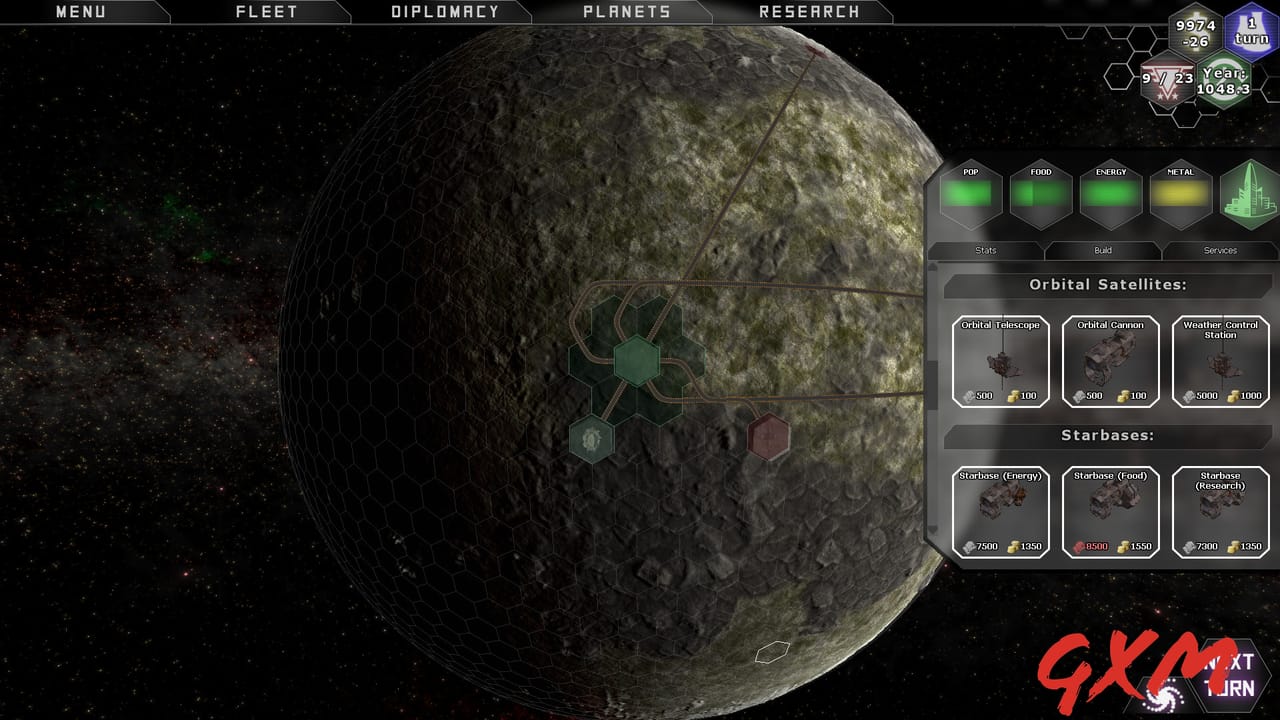
Task: Select the Starbase (Food) option
Action: coord(1111,512)
